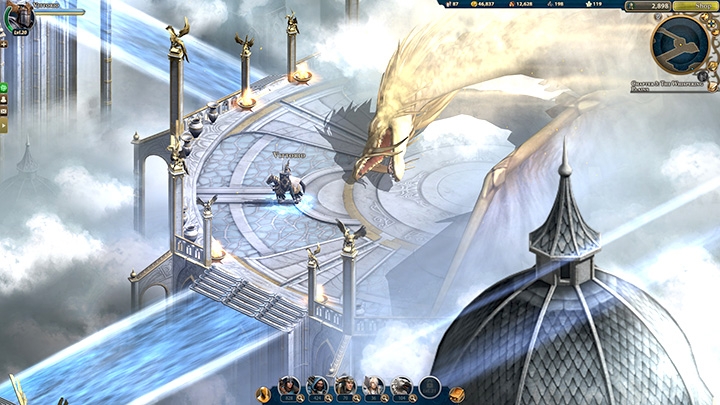Expand the left side panel arrow

pos(3,127)
